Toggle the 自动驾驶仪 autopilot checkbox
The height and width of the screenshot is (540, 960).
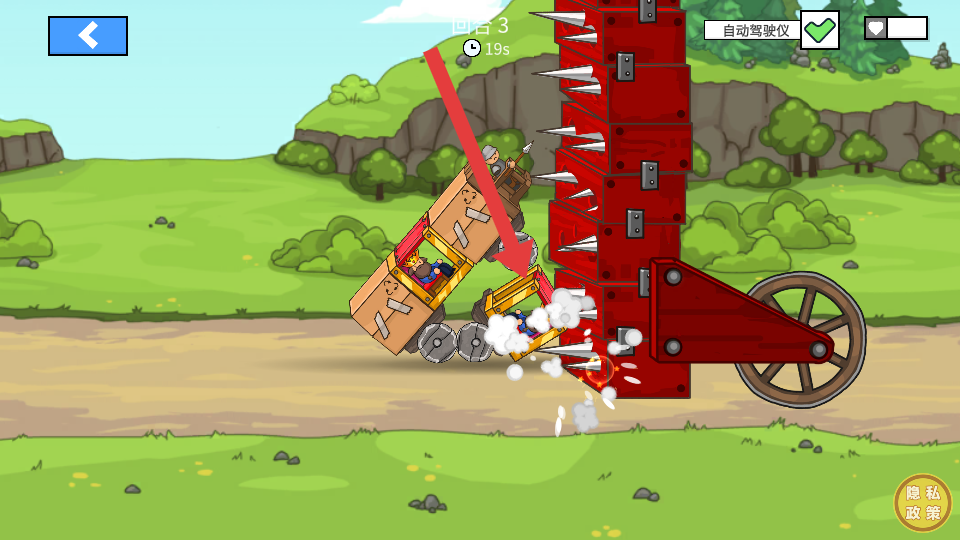[x=820, y=30]
